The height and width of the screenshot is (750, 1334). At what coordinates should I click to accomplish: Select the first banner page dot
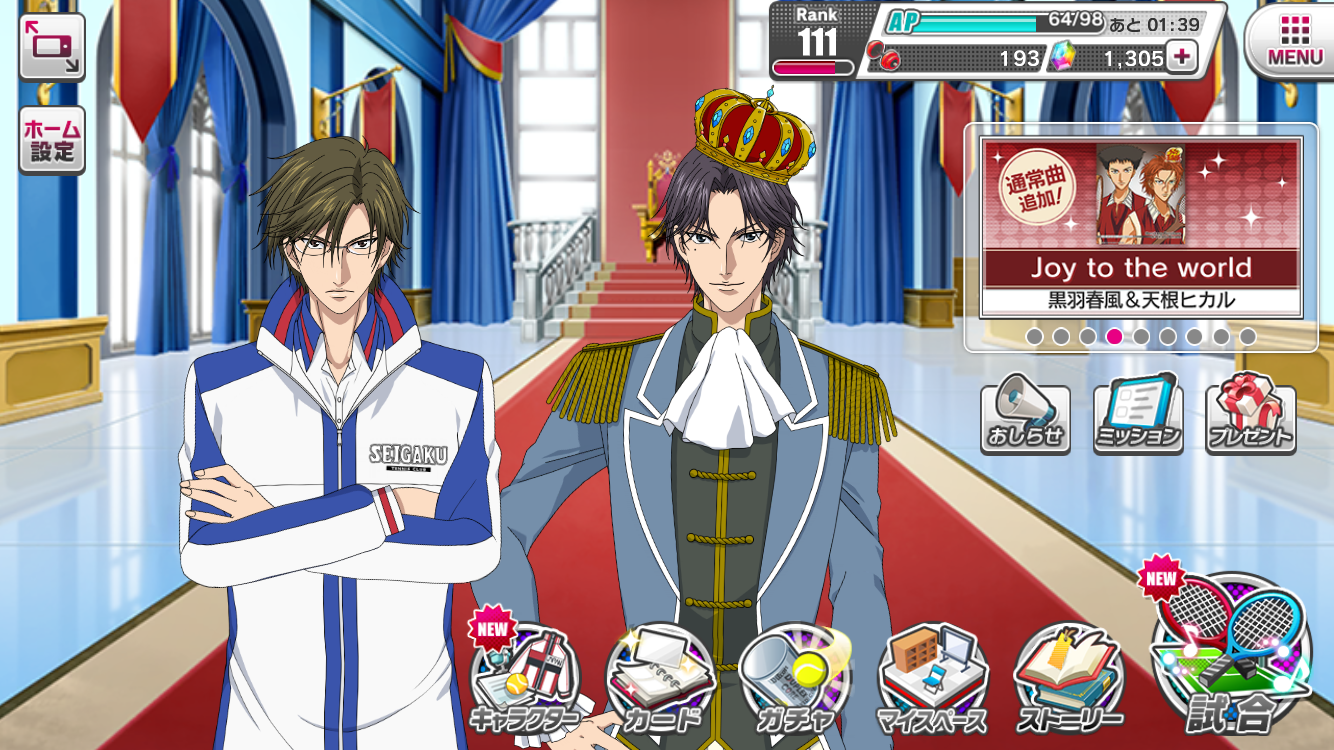click(x=1034, y=337)
